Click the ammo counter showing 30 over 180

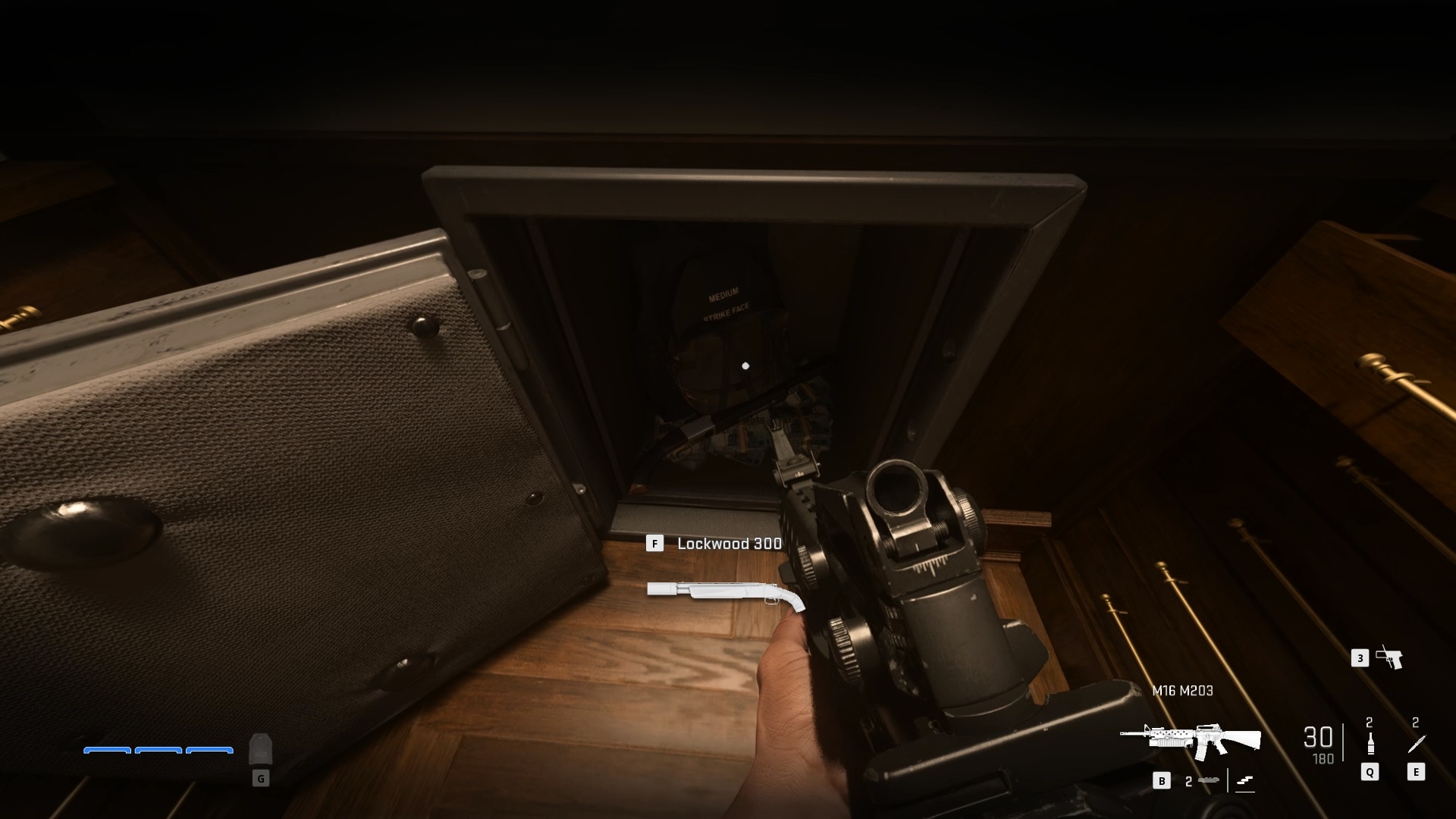(x=1318, y=742)
